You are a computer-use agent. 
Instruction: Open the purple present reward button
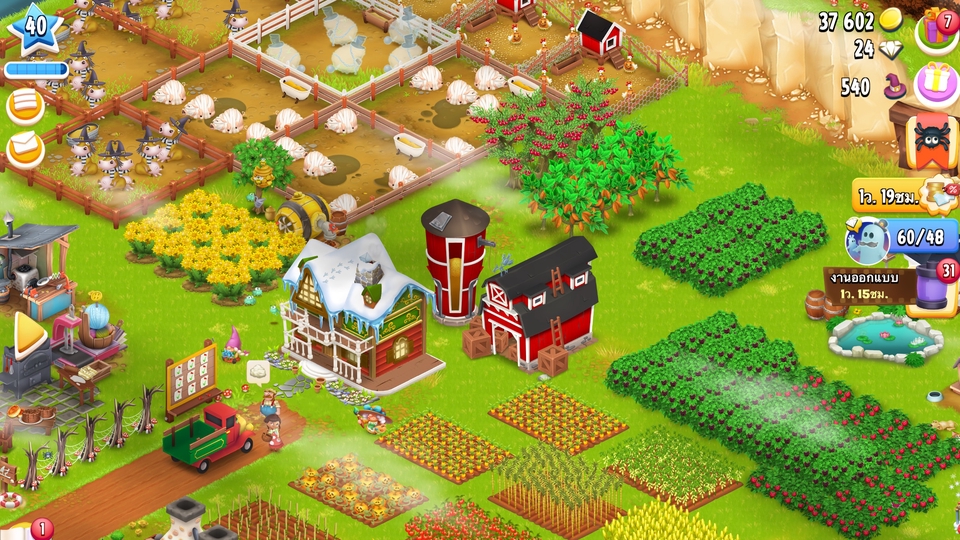[937, 83]
